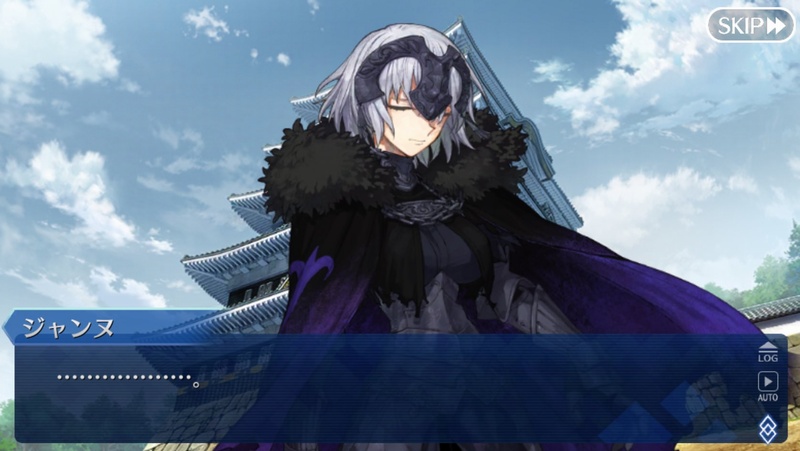The height and width of the screenshot is (451, 800).
Task: Skip the dialogue scene
Action: click(x=750, y=25)
